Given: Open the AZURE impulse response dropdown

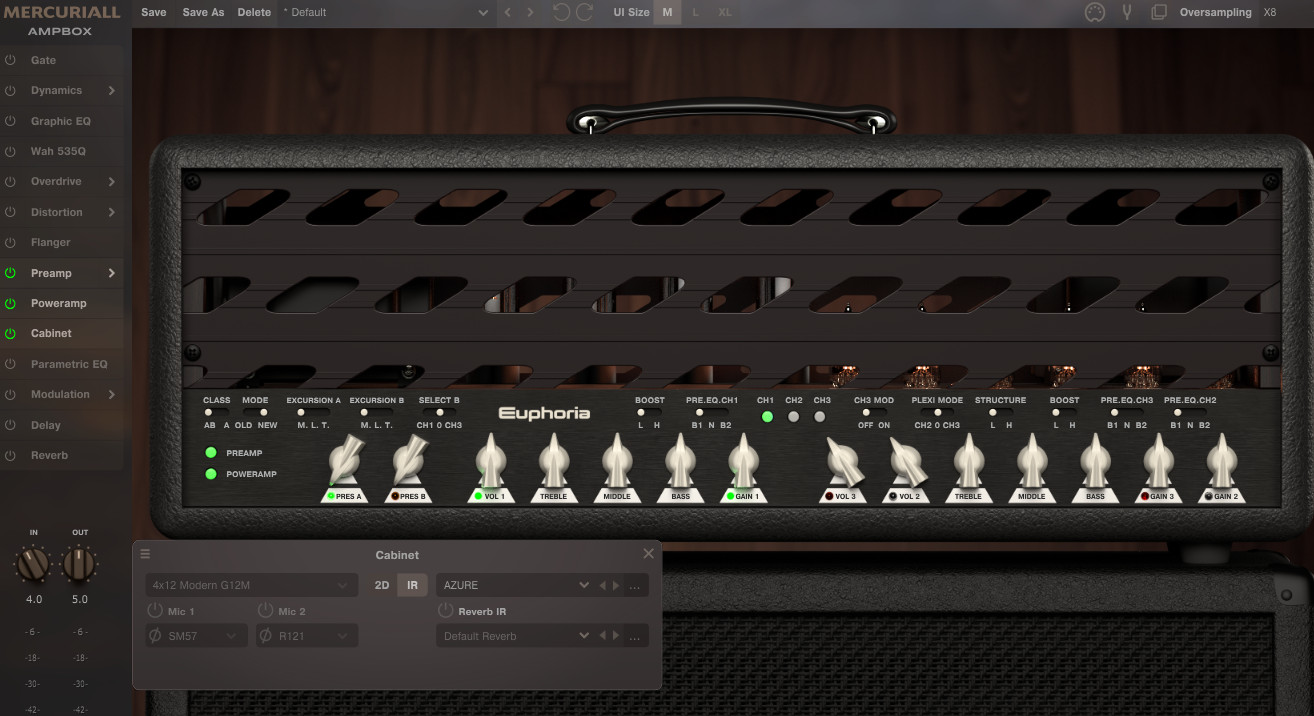Looking at the screenshot, I should point(514,585).
